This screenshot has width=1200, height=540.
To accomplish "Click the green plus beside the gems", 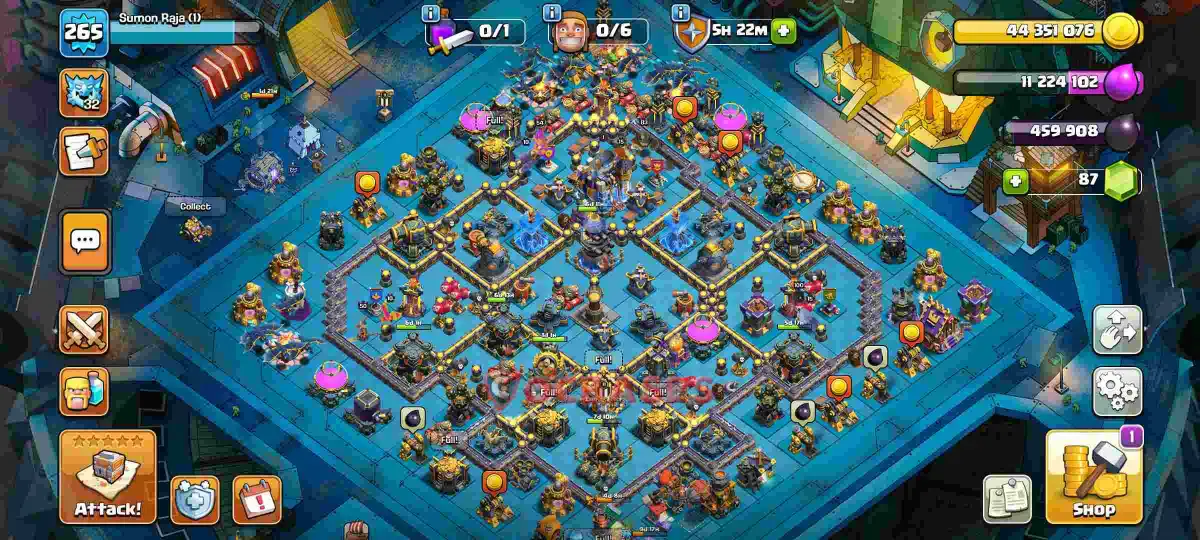I will pos(1016,182).
